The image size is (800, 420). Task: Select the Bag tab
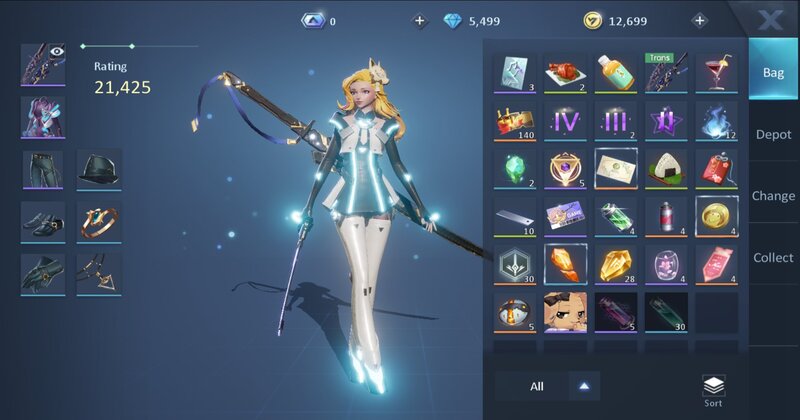773,72
